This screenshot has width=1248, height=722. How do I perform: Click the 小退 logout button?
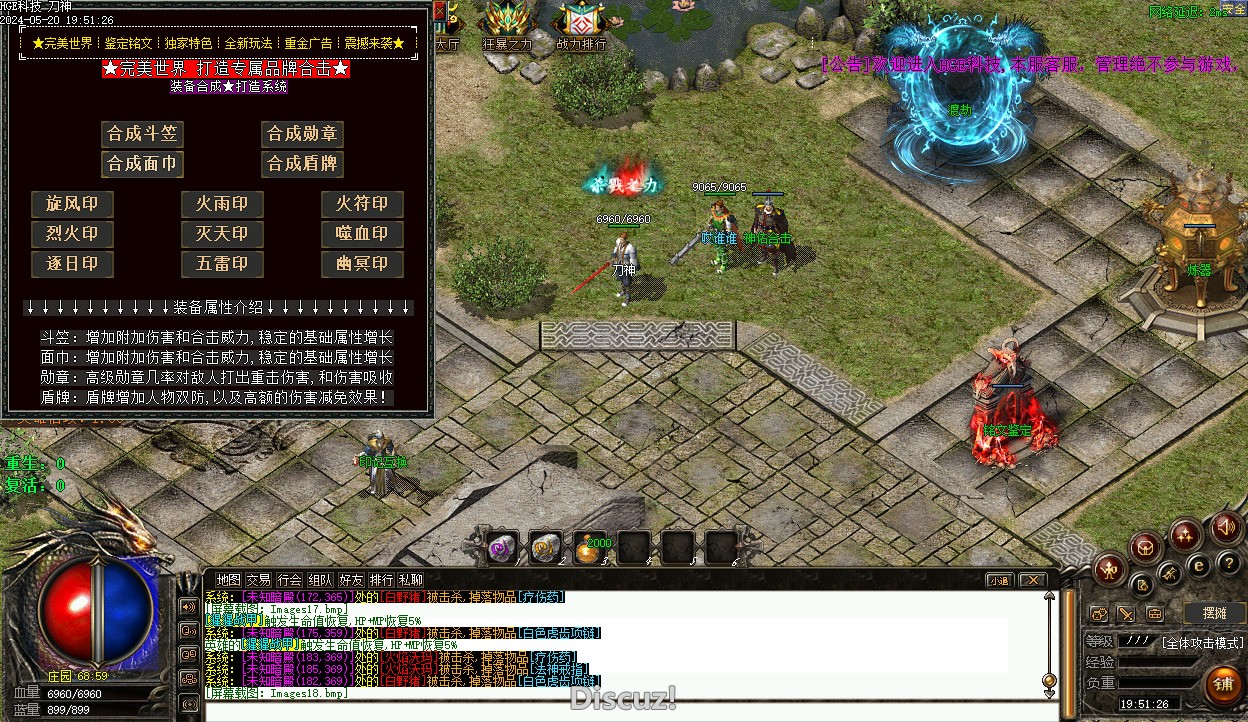(999, 580)
